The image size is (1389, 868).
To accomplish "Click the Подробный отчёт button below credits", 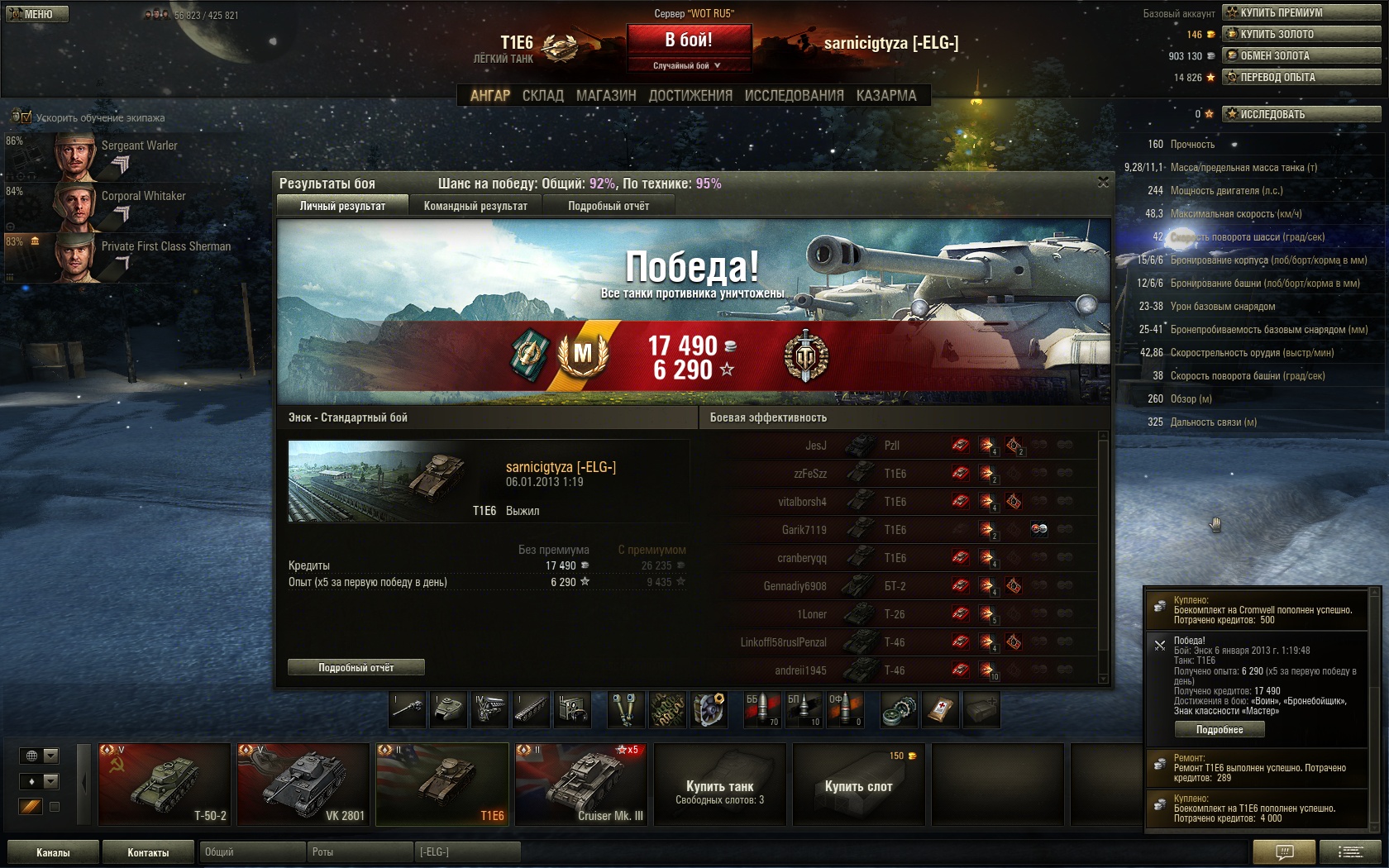I will [356, 667].
